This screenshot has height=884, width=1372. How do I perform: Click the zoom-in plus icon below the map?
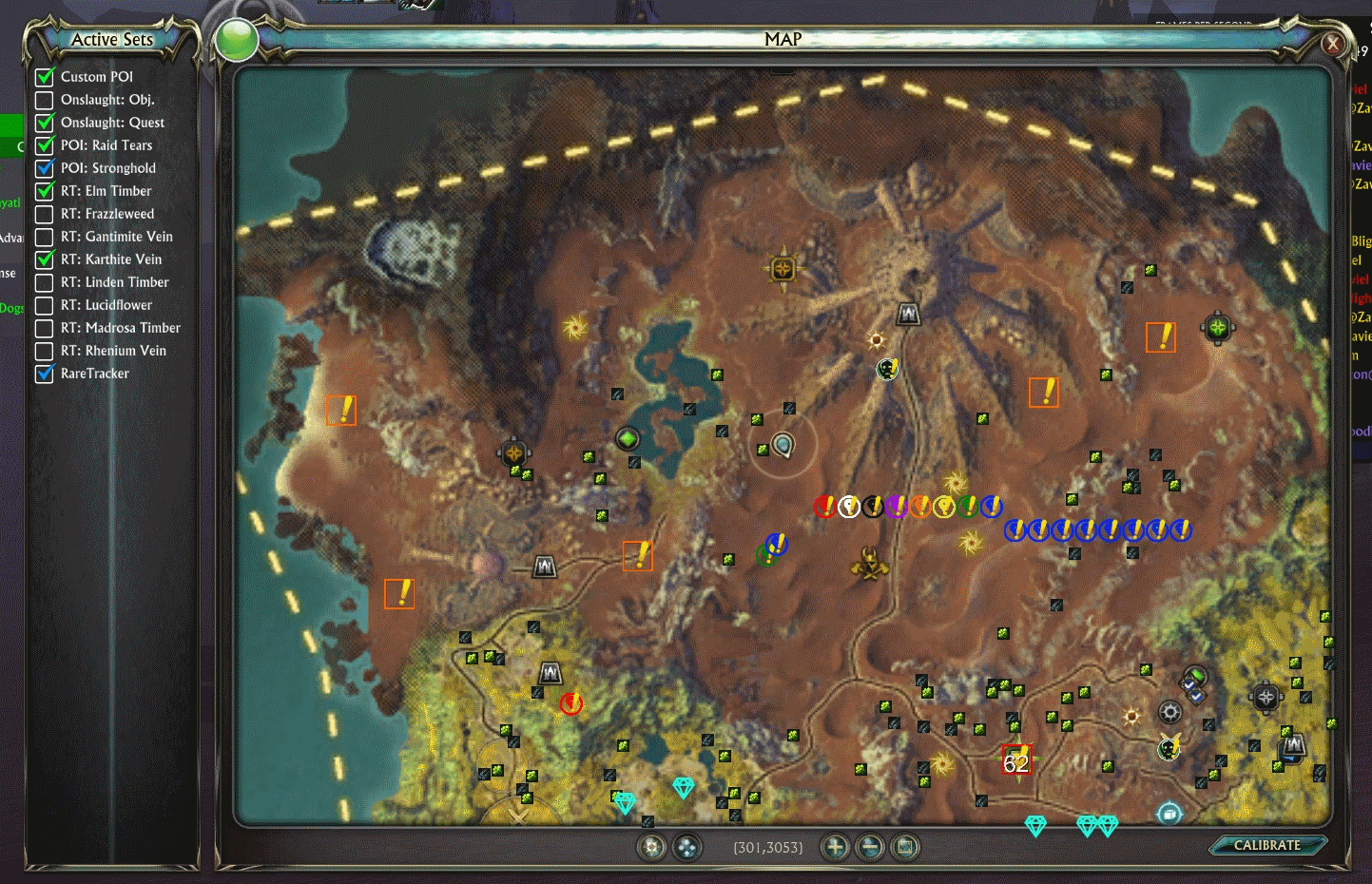(834, 846)
